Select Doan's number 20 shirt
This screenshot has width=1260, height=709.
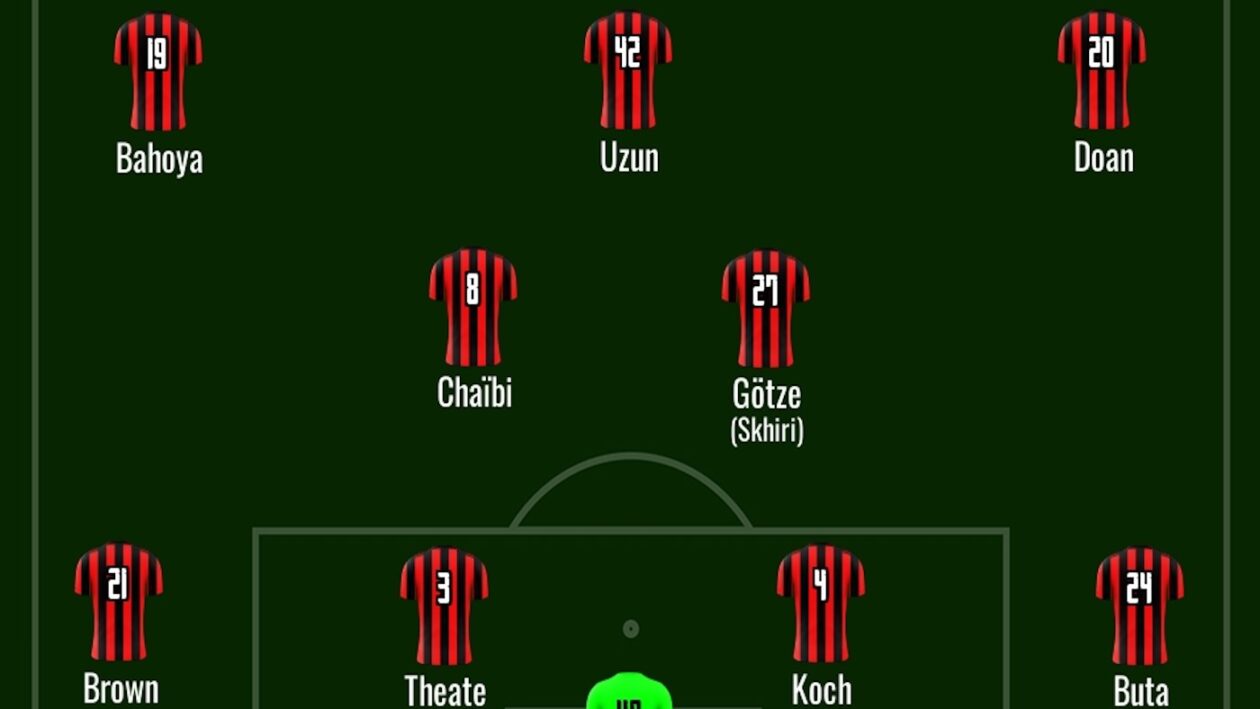coord(1102,70)
